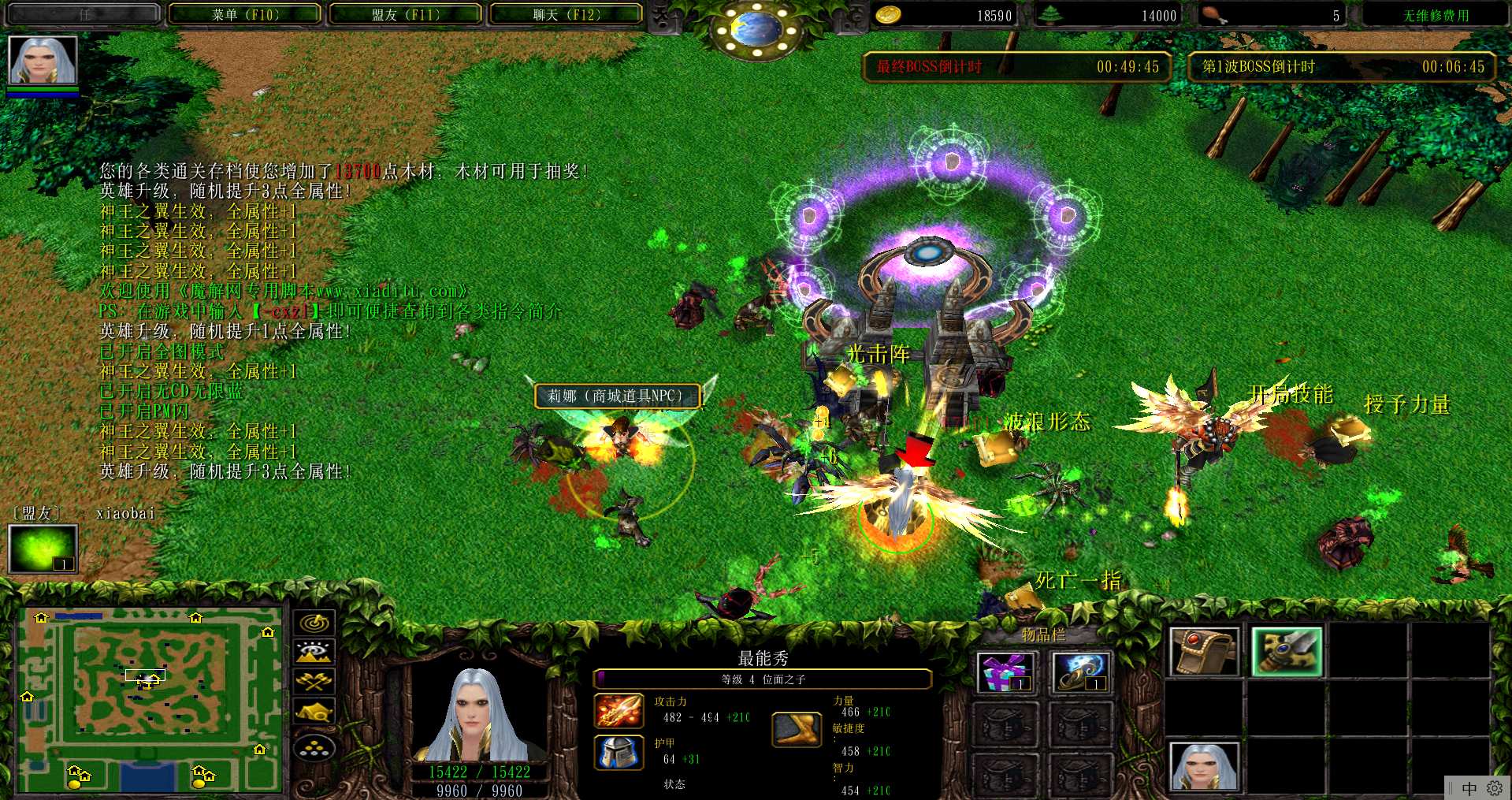1512x800 pixels.
Task: Click the minimap
Action: [150, 699]
